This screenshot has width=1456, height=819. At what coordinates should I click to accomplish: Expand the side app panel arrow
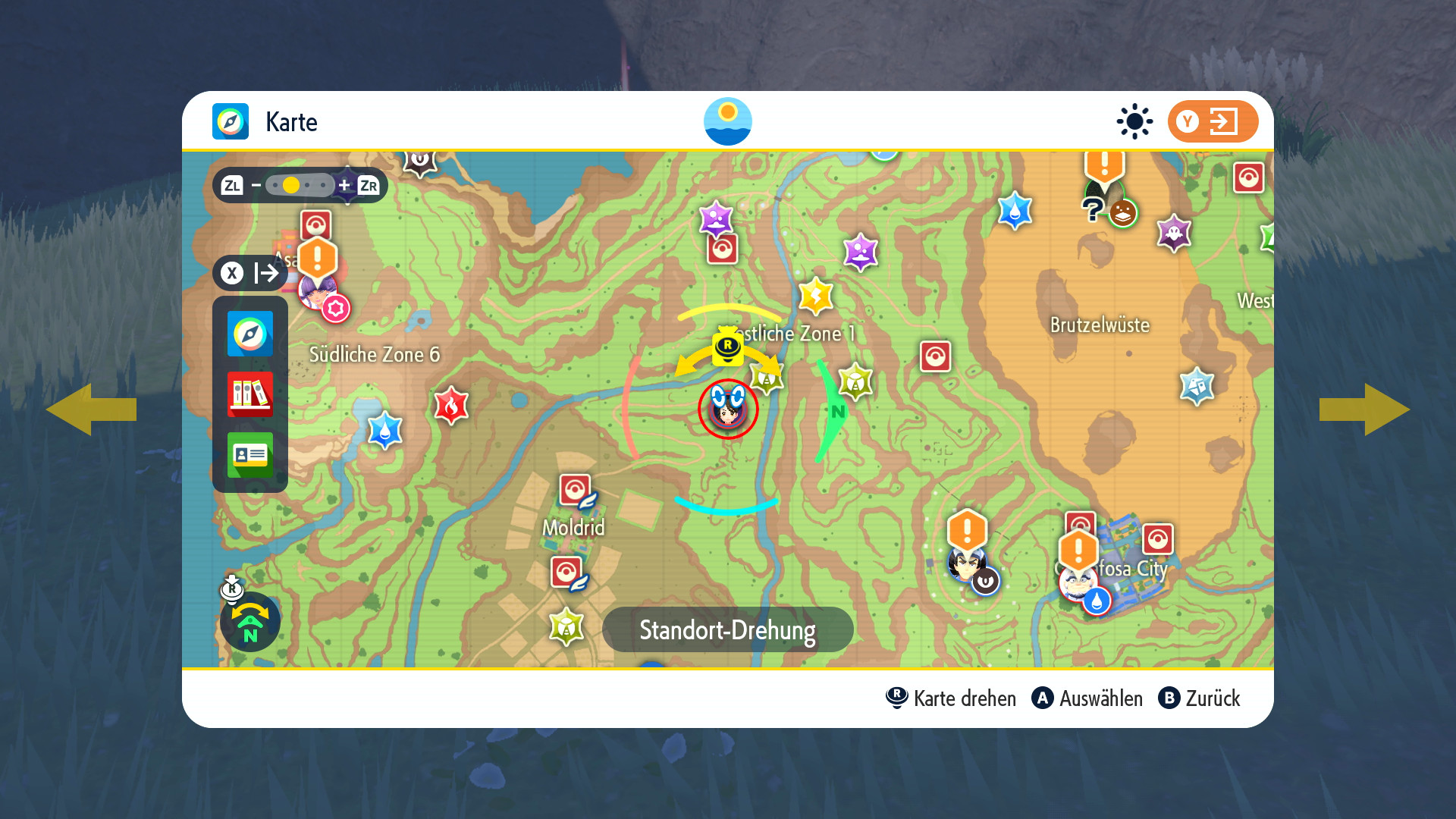point(250,273)
